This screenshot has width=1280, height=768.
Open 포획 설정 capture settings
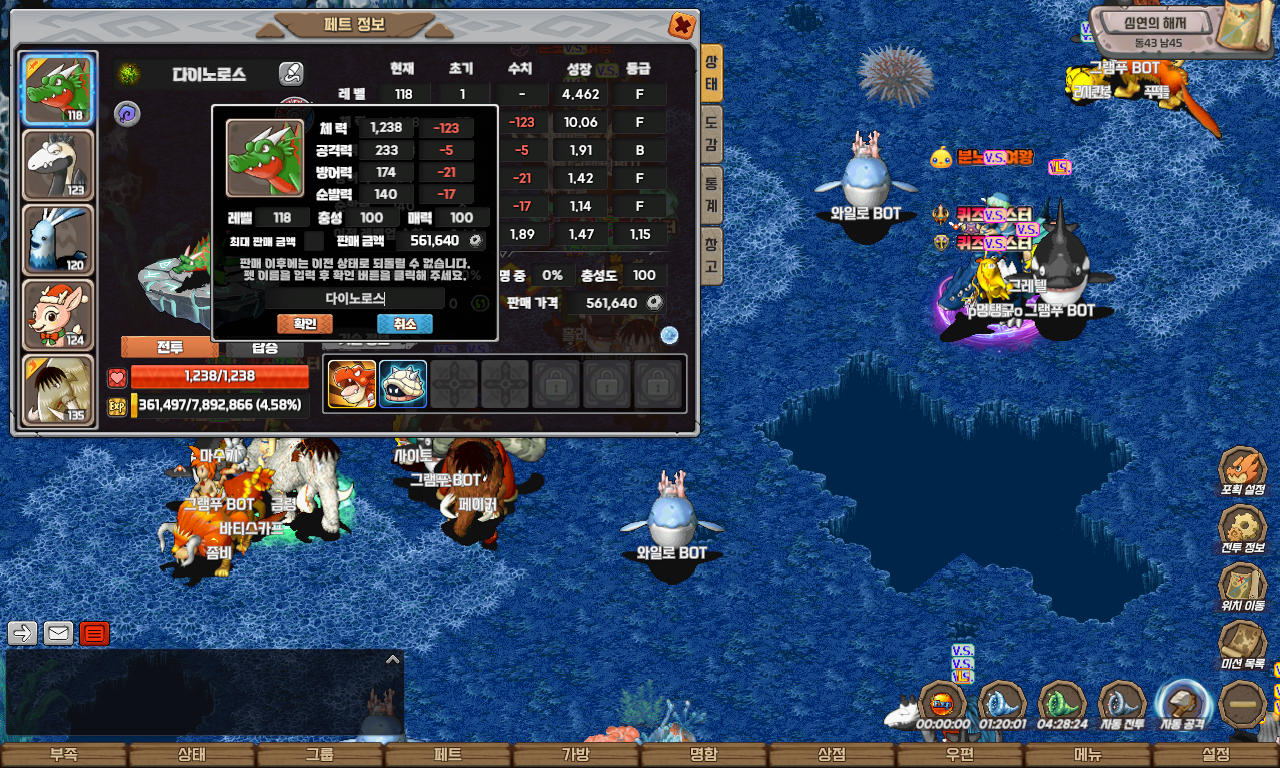click(x=1242, y=473)
